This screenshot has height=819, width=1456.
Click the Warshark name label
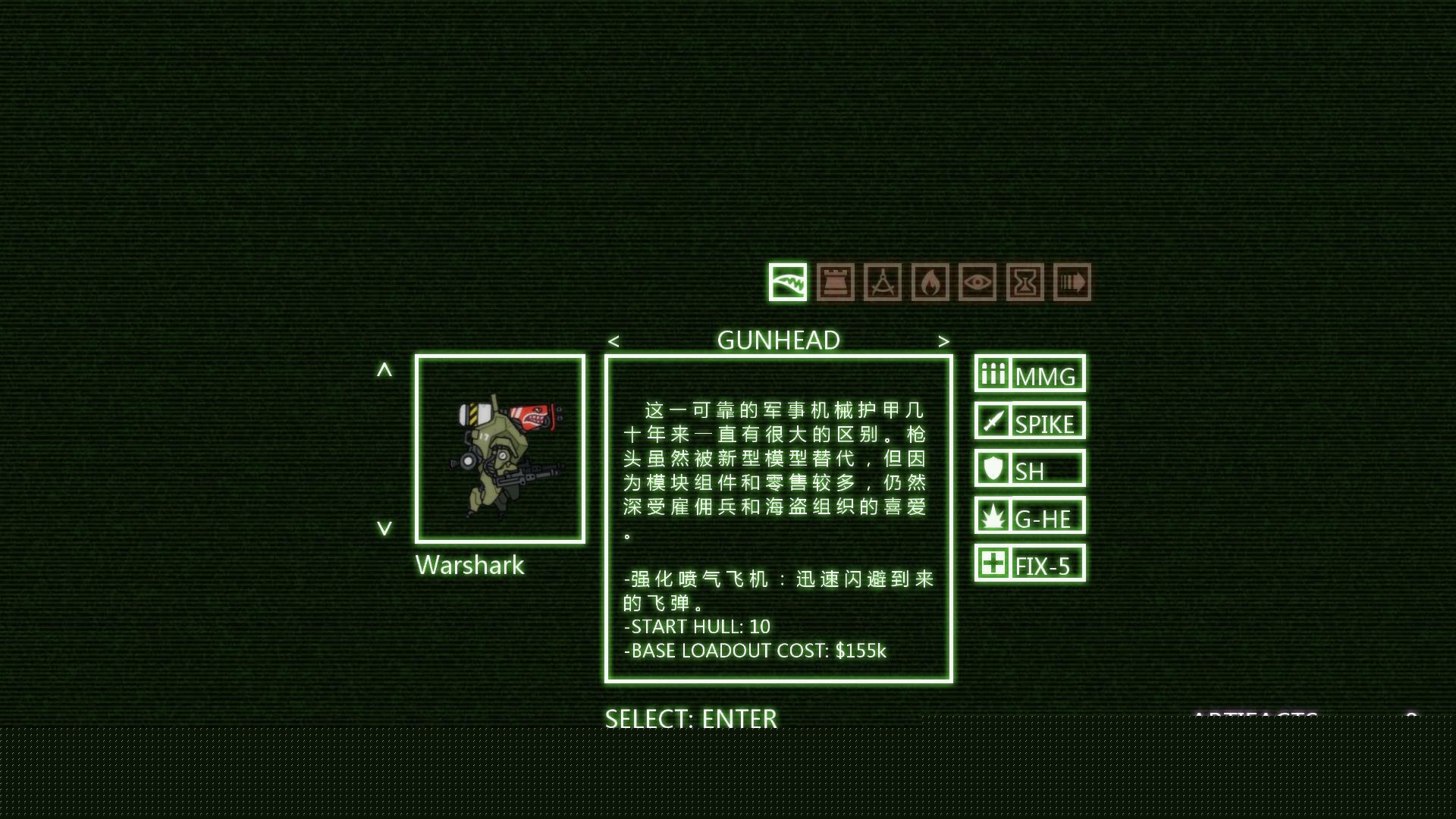tap(469, 565)
